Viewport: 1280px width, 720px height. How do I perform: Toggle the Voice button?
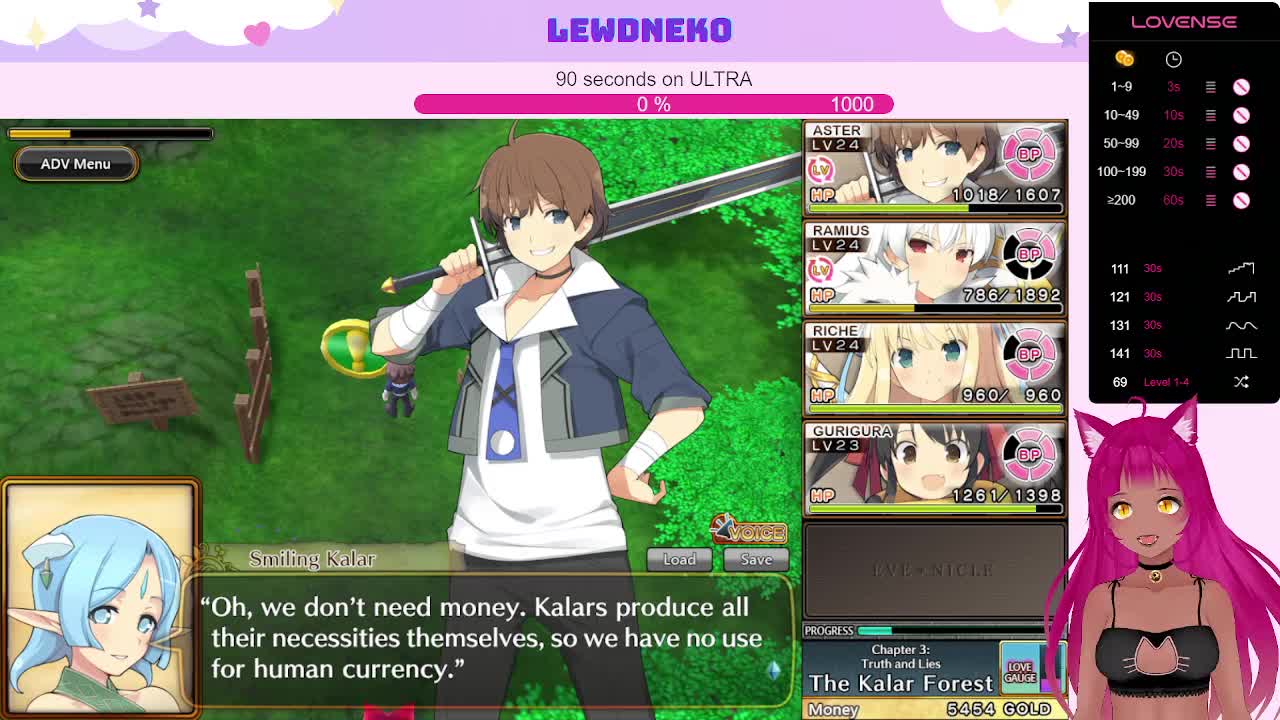pyautogui.click(x=749, y=531)
